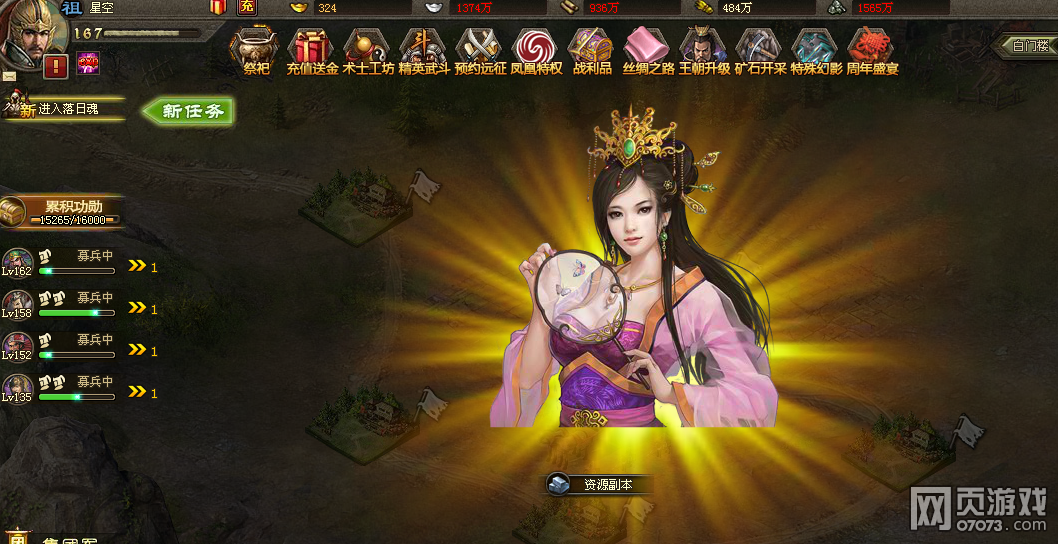
Task: Open the 特殊幻影 special phantom icon
Action: pyautogui.click(x=816, y=46)
